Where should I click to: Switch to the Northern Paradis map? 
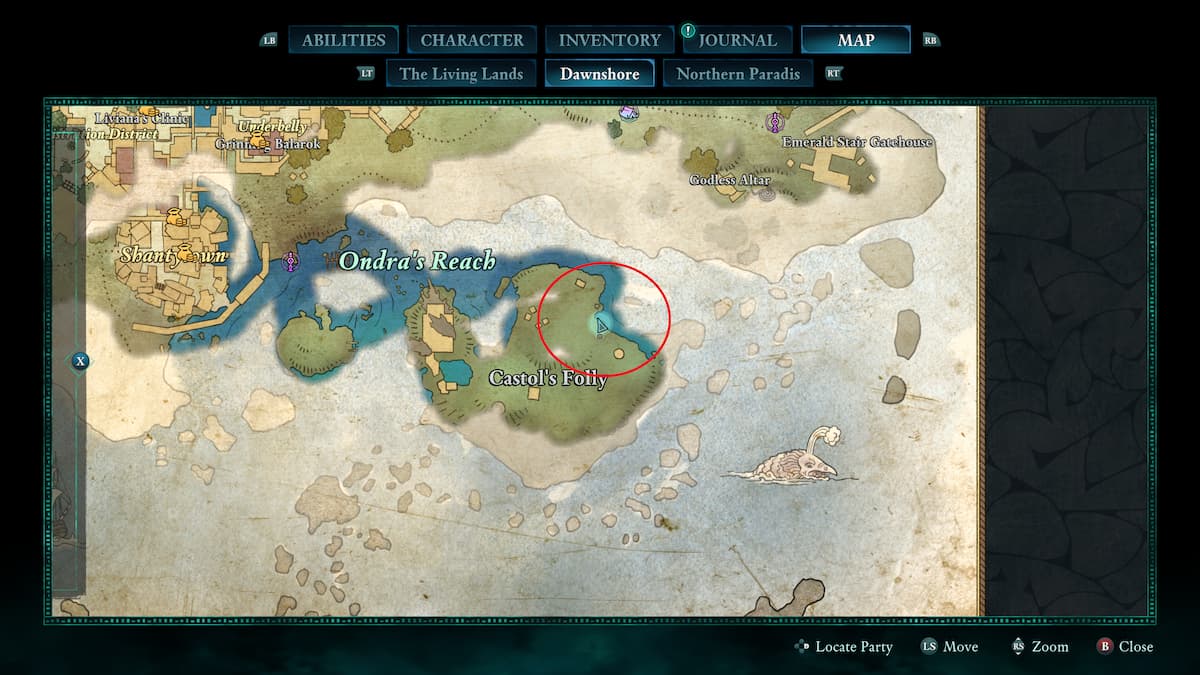[738, 73]
